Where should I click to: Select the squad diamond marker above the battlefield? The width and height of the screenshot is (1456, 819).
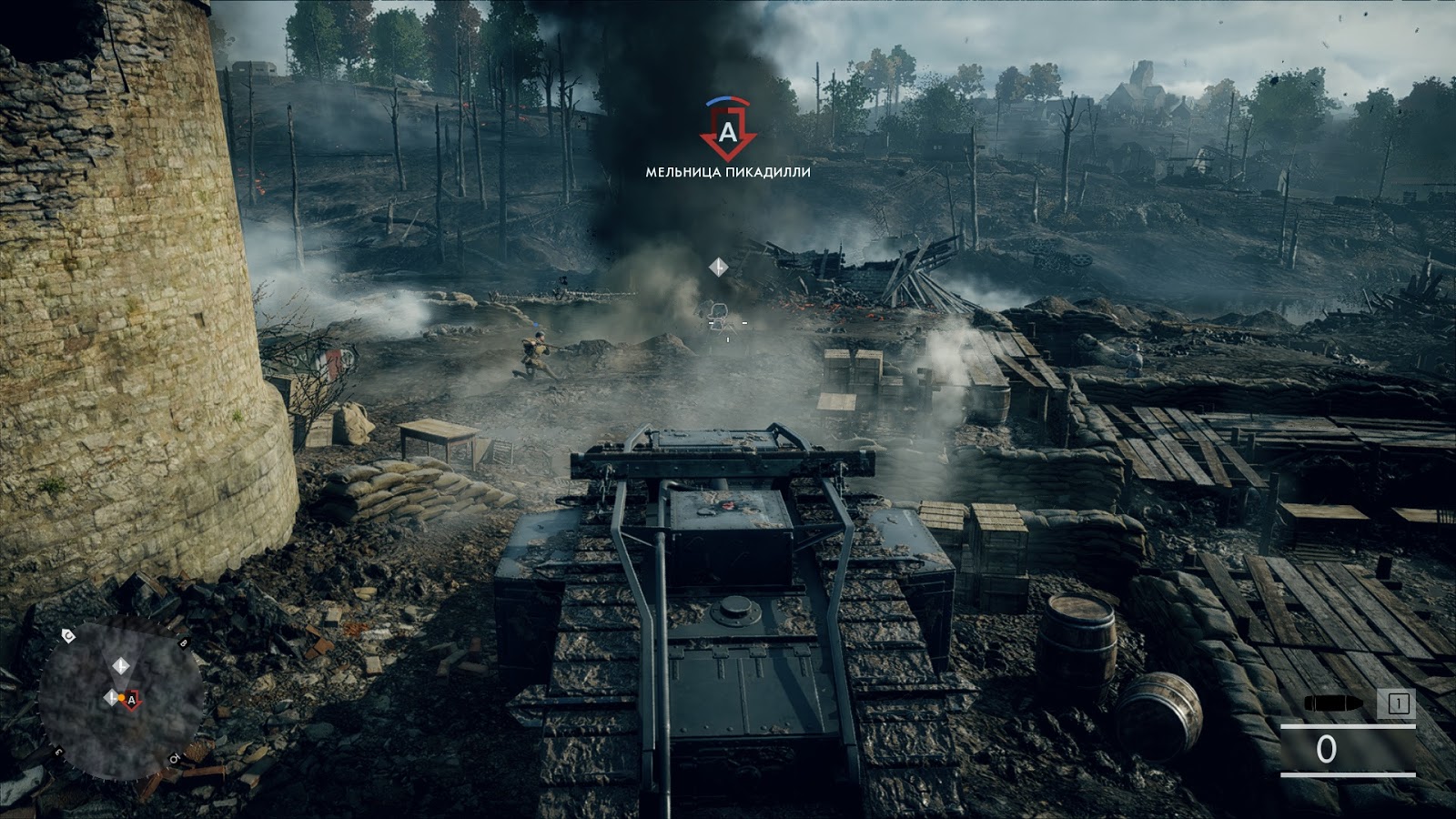coord(718,267)
